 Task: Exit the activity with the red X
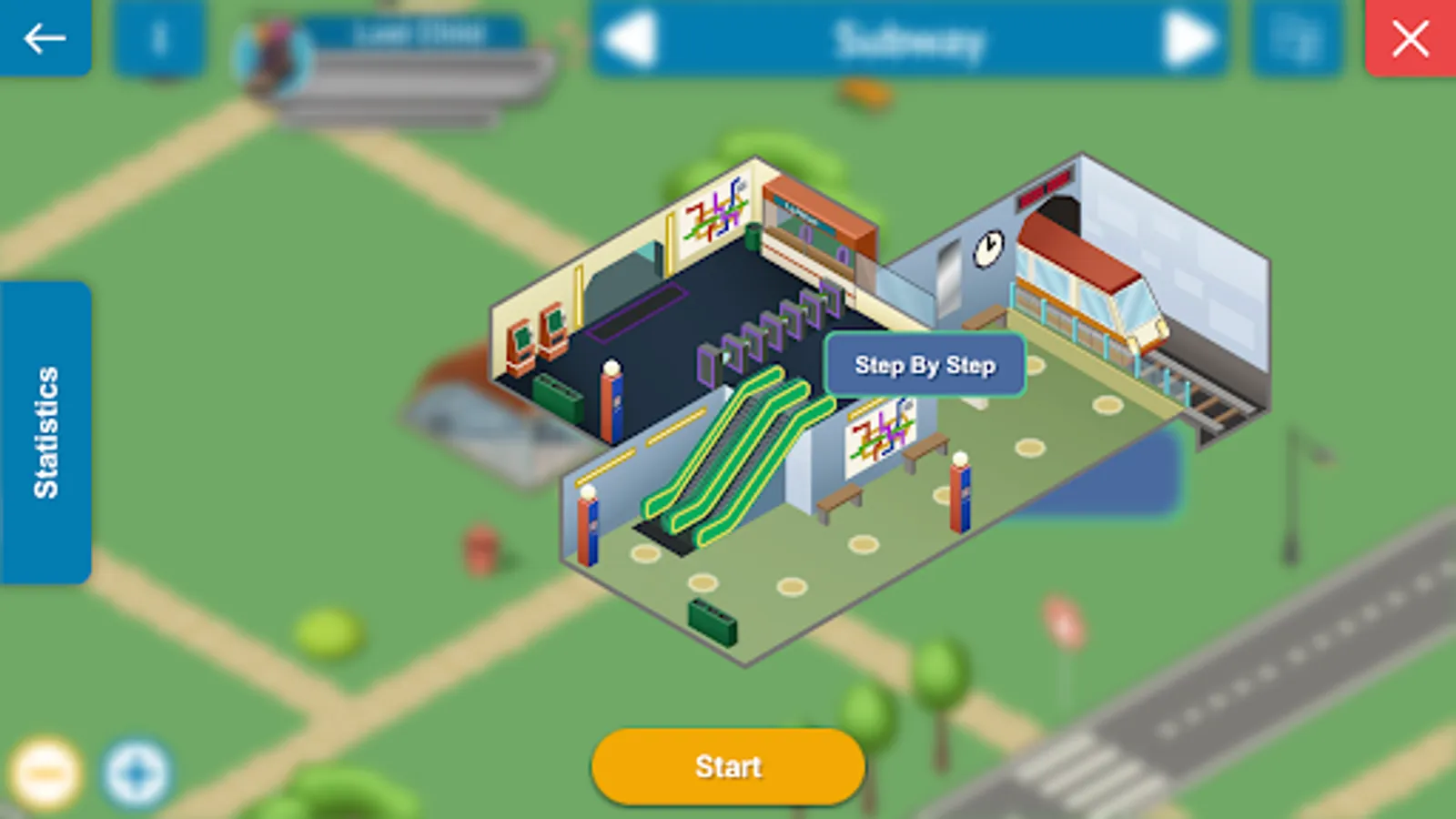pyautogui.click(x=1410, y=38)
